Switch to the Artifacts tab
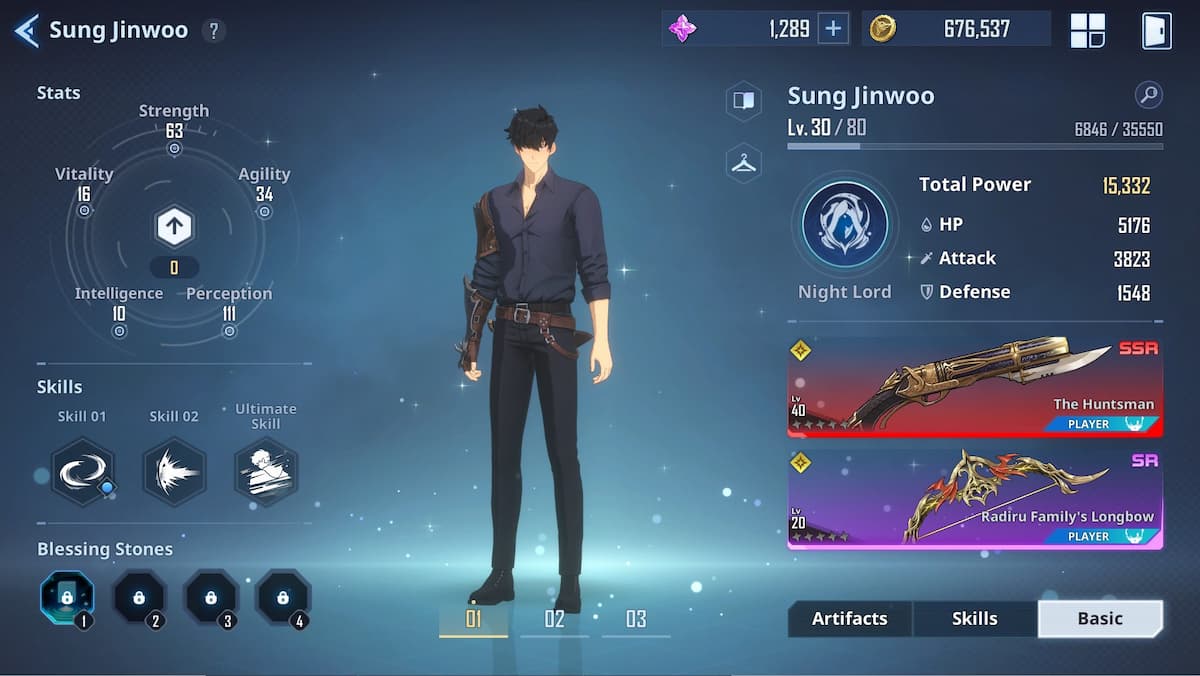 click(x=849, y=619)
